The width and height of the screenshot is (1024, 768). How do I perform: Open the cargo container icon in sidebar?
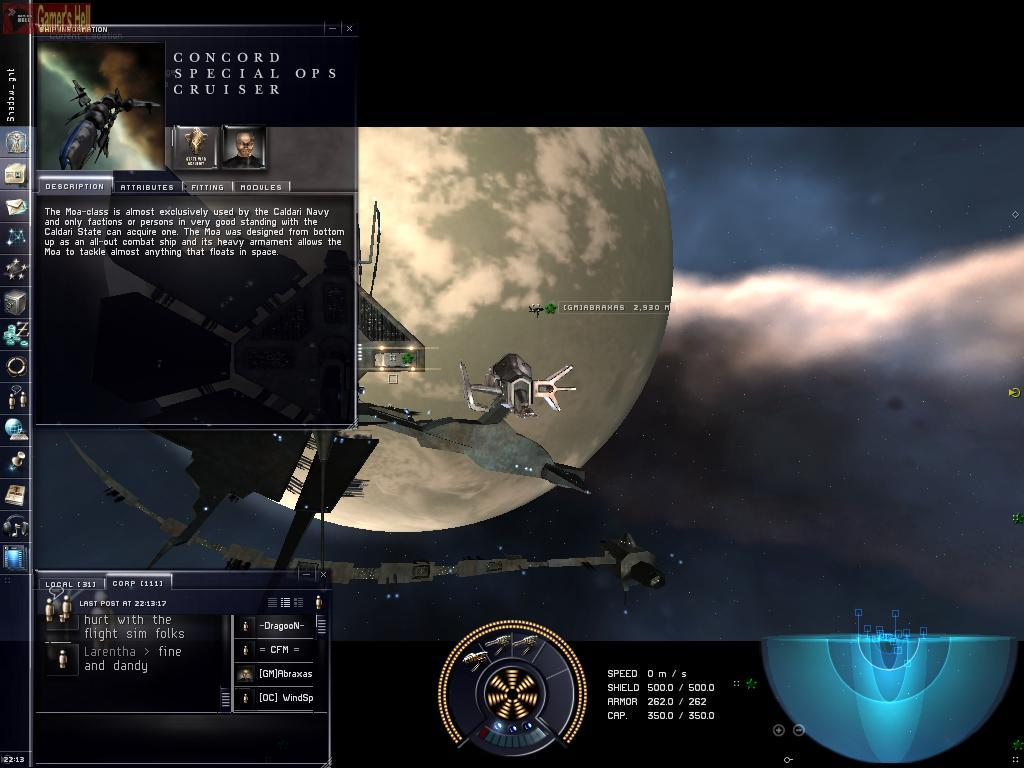pyautogui.click(x=16, y=302)
